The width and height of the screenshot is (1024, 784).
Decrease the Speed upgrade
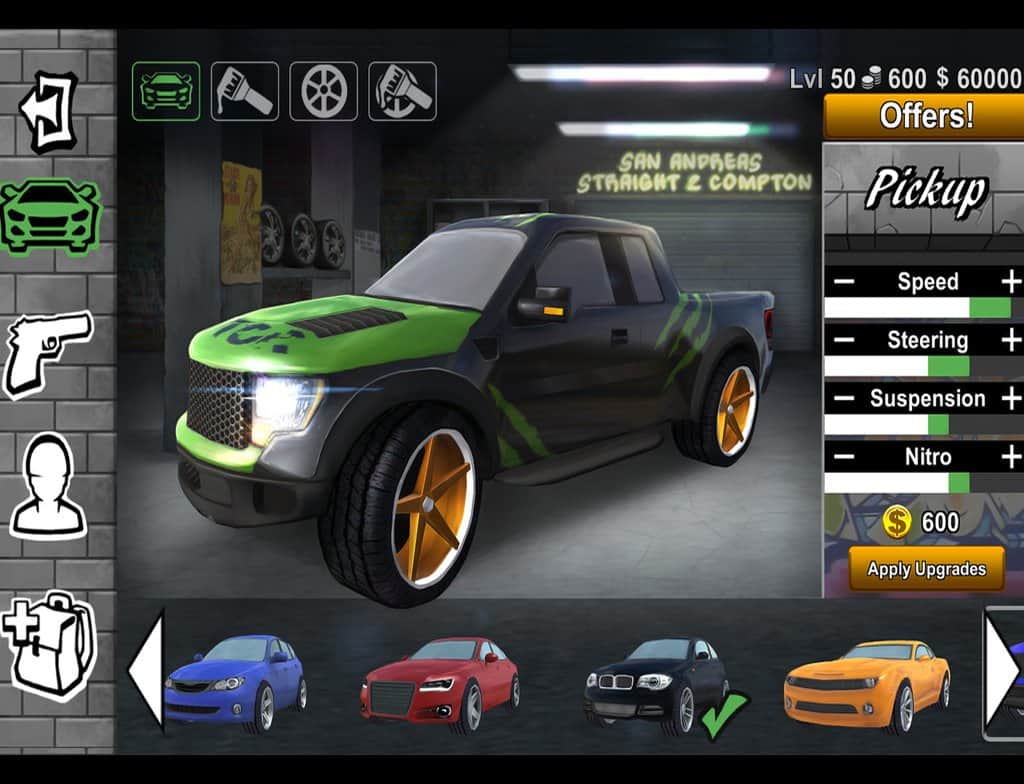coord(844,282)
